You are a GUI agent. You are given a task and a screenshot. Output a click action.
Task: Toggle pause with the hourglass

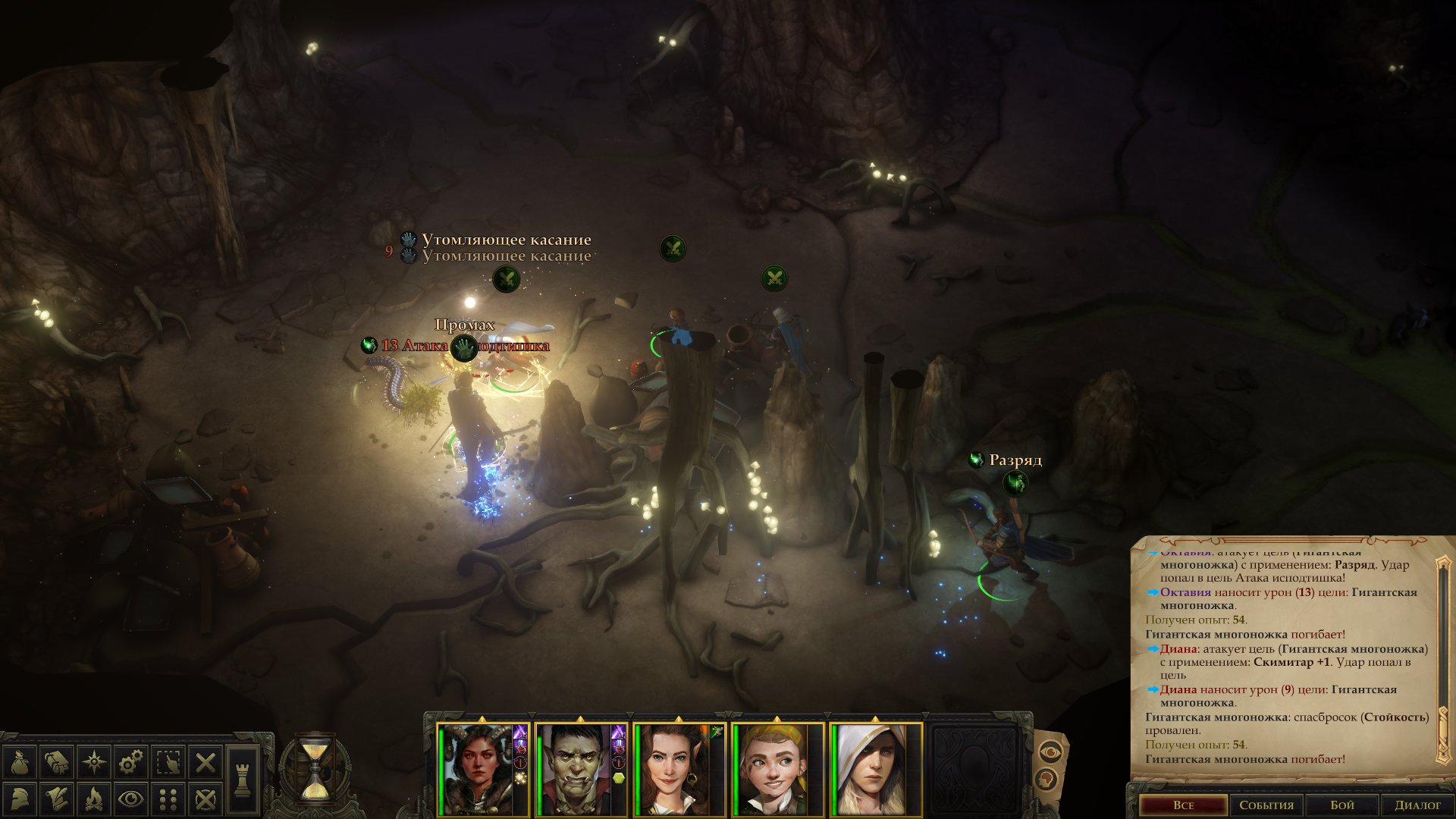point(315,769)
